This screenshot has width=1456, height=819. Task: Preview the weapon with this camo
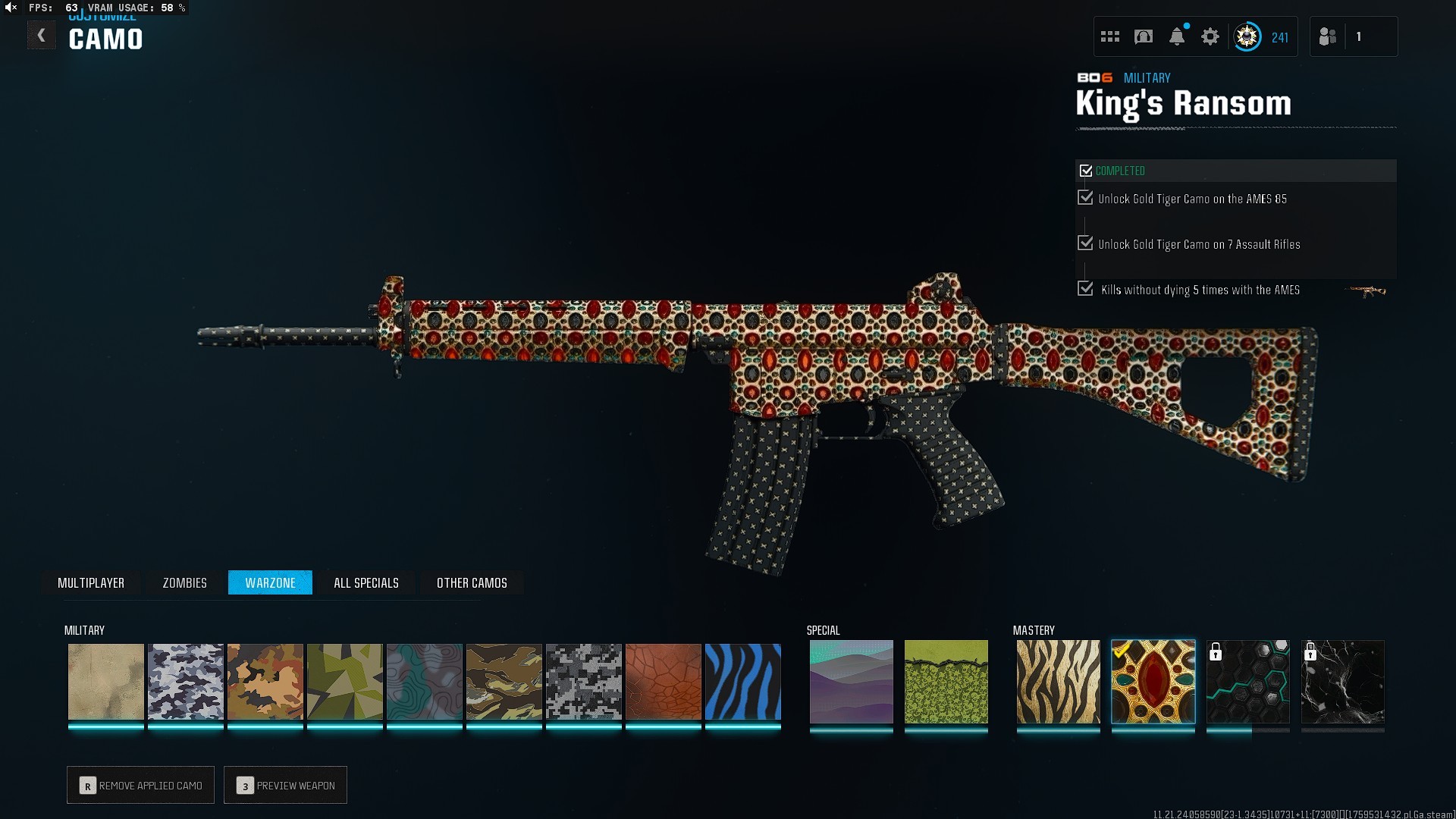click(x=286, y=786)
